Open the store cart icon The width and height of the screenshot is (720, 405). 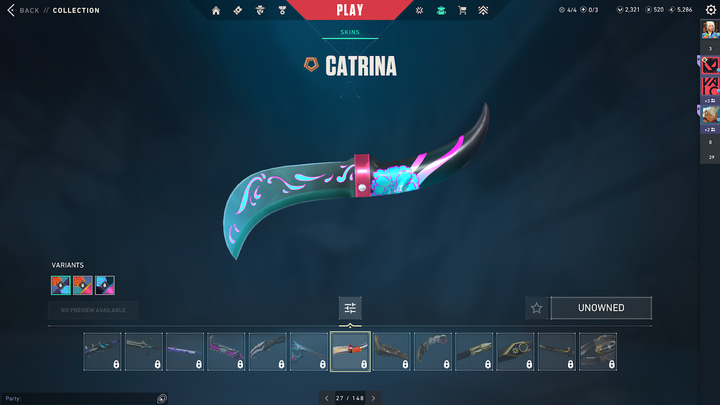pos(462,10)
